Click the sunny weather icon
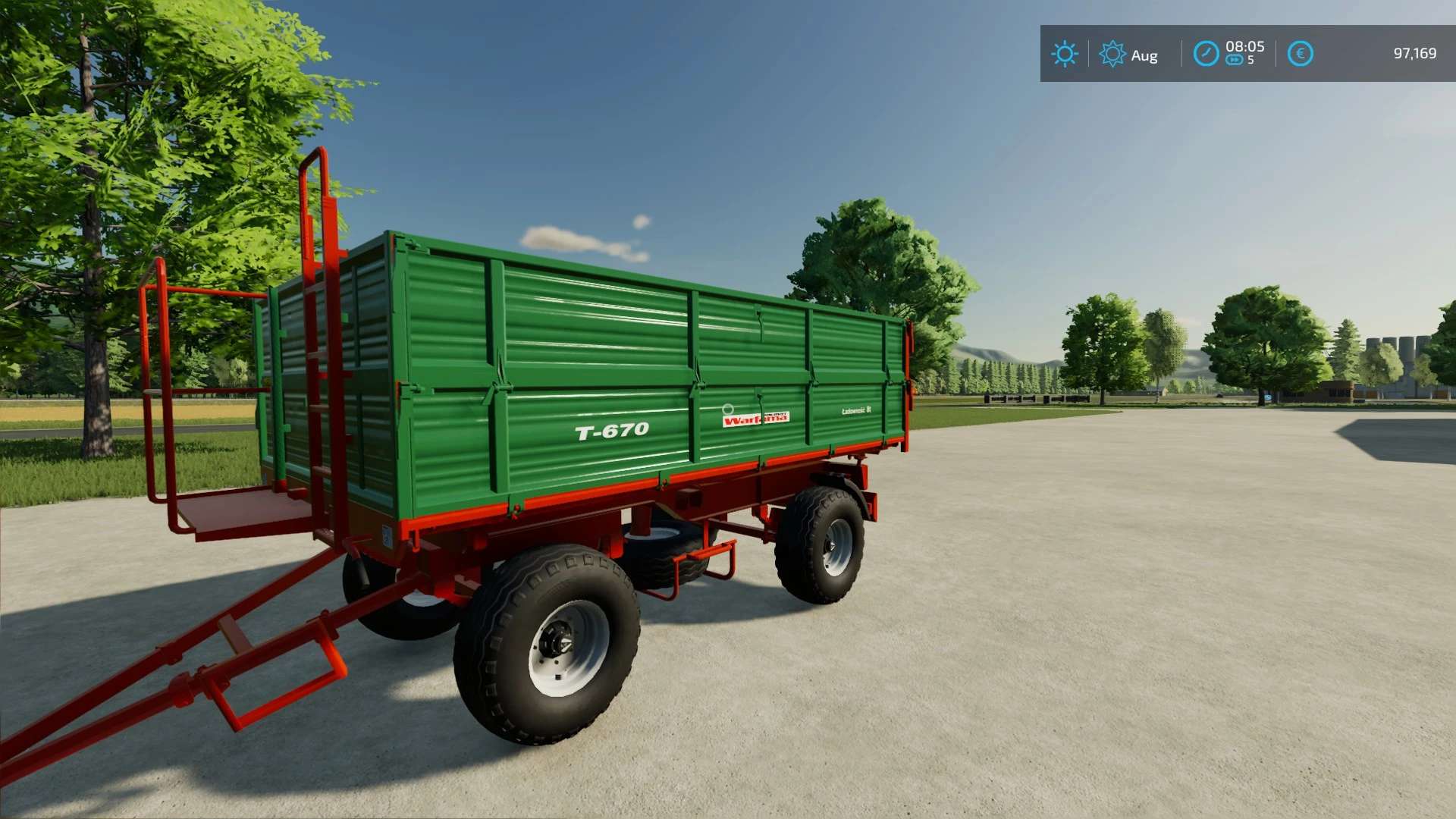 pyautogui.click(x=1064, y=54)
